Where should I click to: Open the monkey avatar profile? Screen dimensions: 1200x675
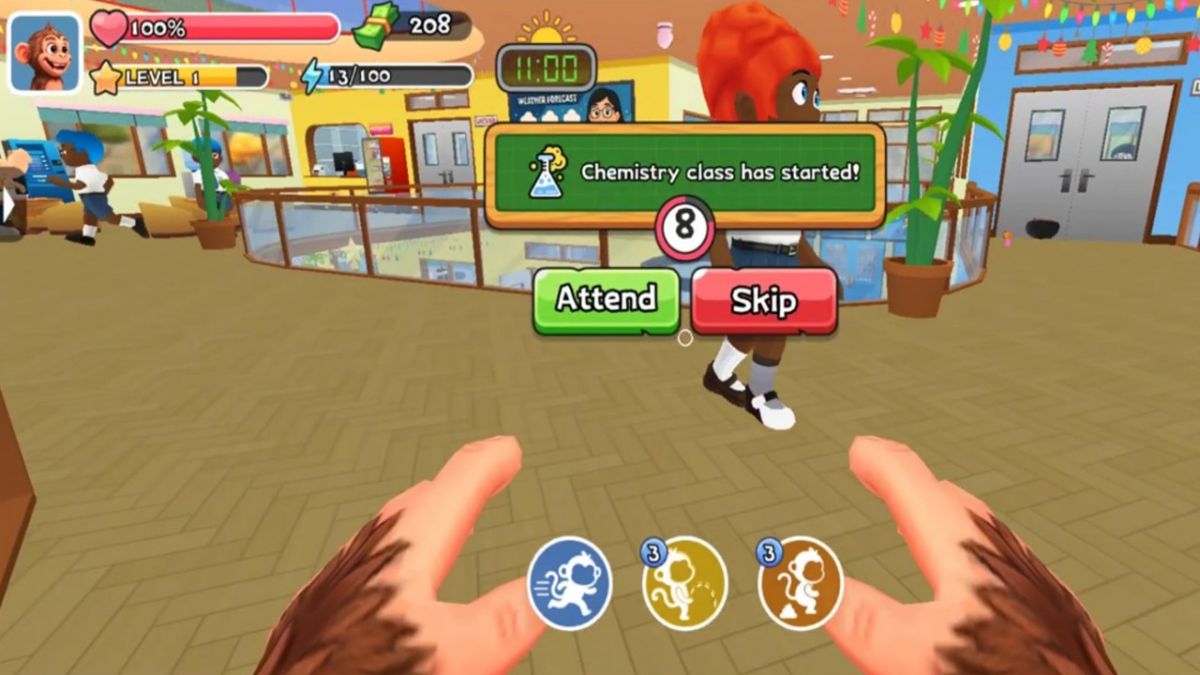44,52
